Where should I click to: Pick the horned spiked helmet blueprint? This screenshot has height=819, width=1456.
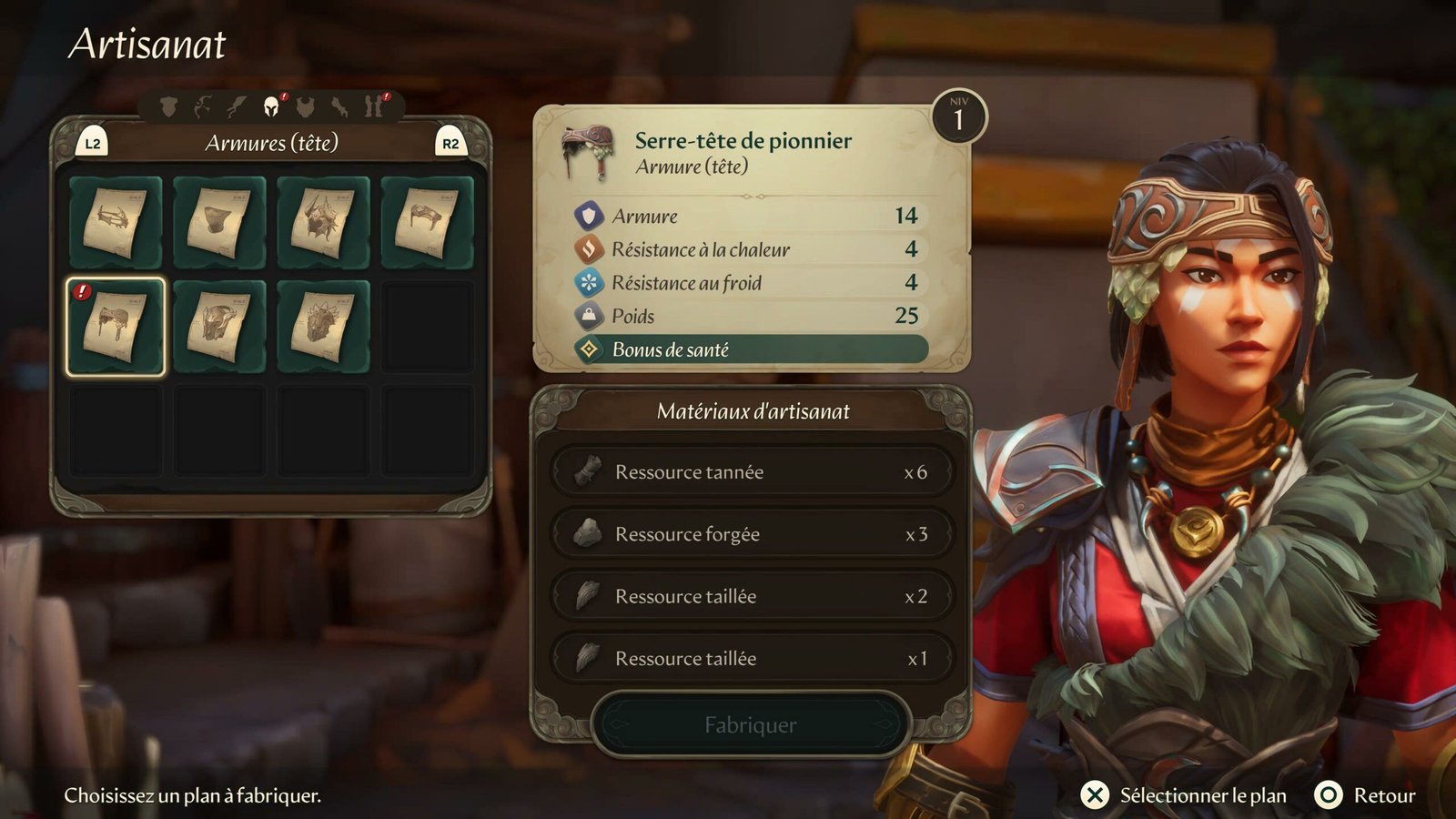point(323,223)
